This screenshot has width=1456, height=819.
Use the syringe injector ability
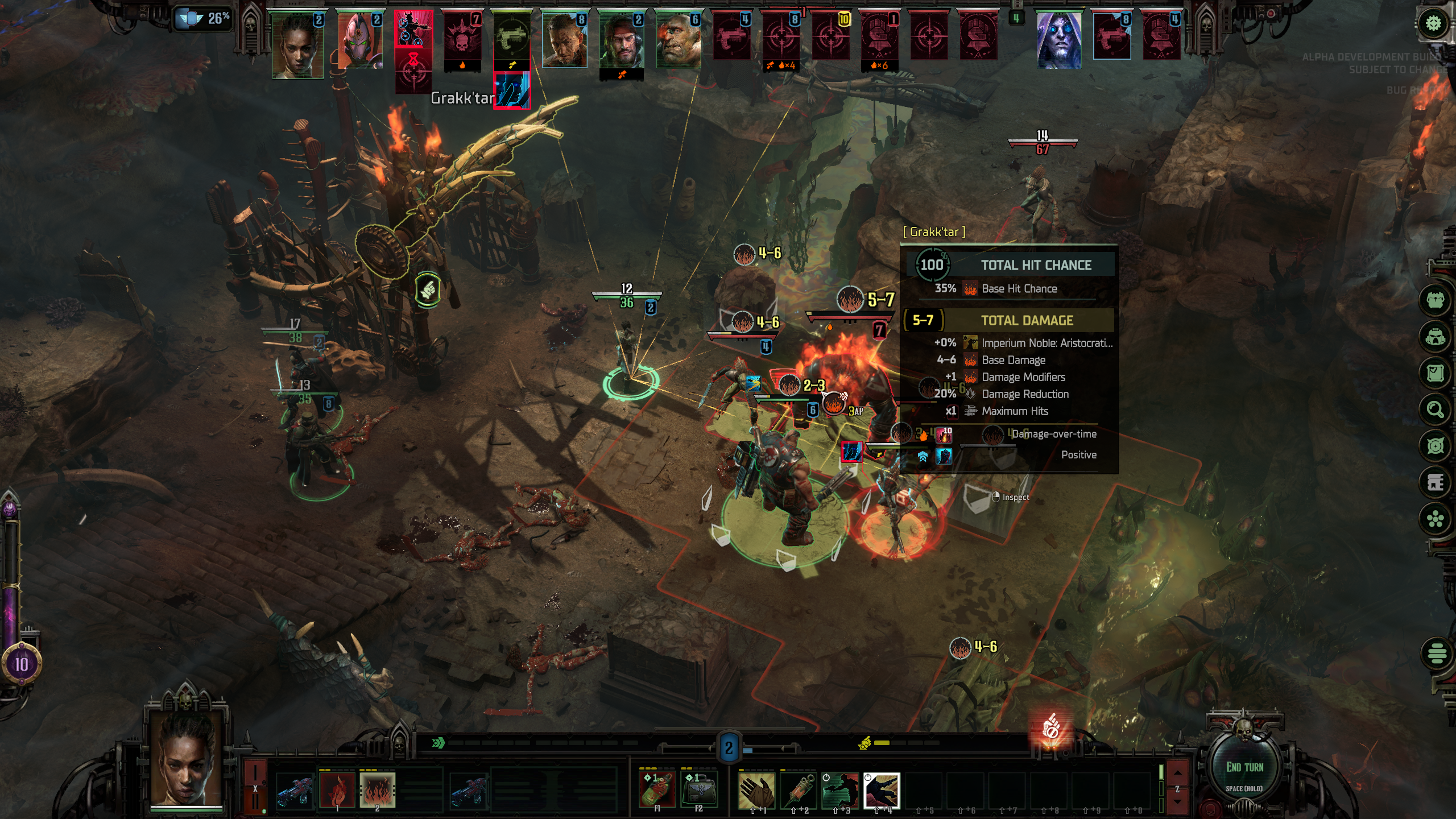point(797,789)
